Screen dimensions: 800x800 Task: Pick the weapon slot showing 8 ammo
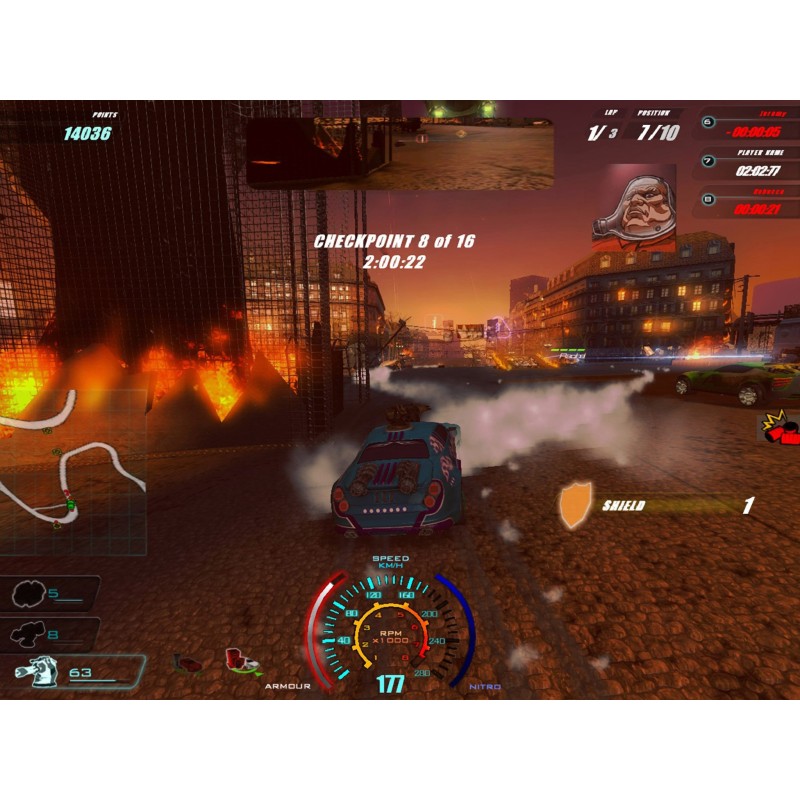point(50,634)
